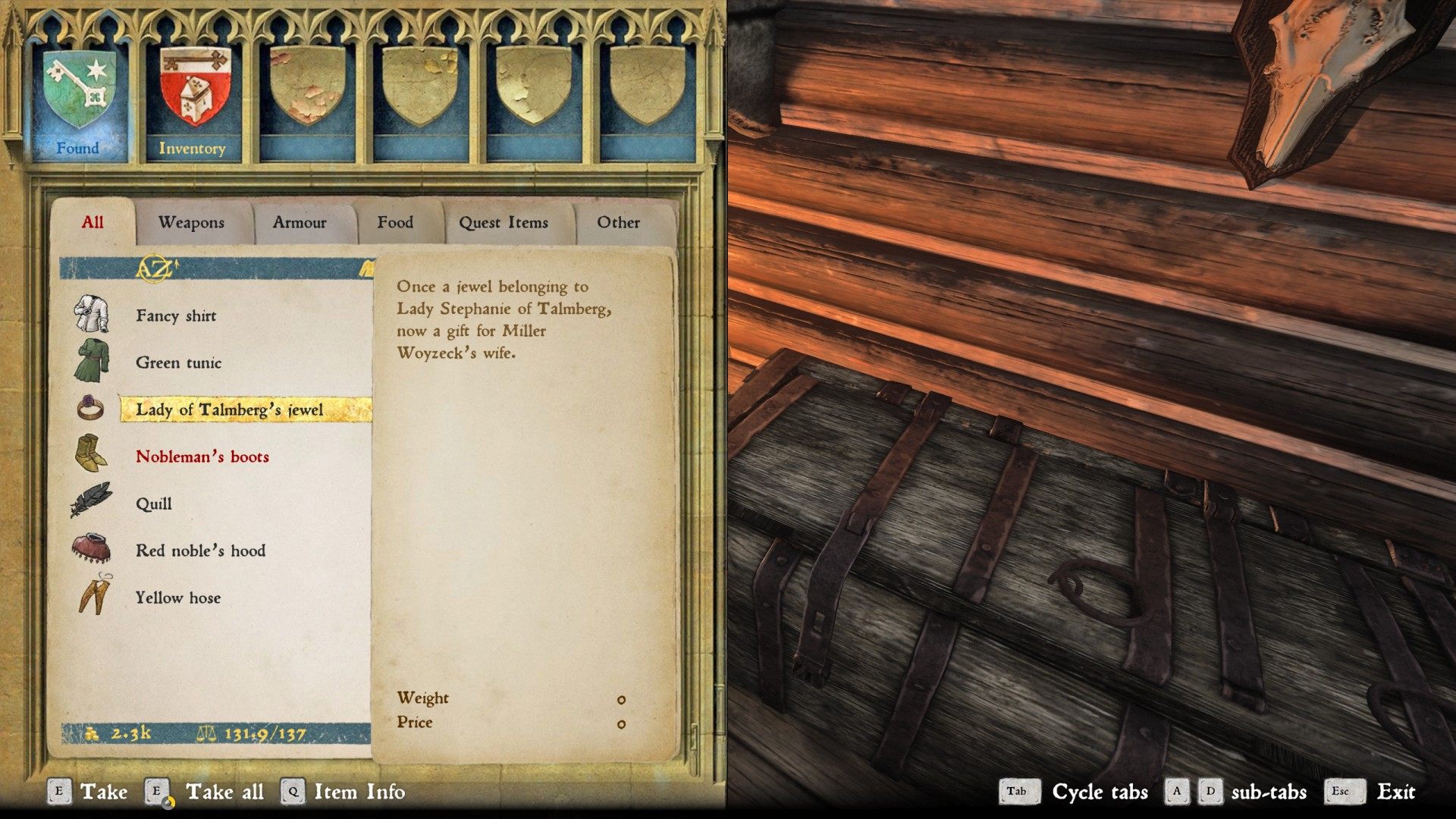Switch to the Found shield tab

click(x=78, y=99)
